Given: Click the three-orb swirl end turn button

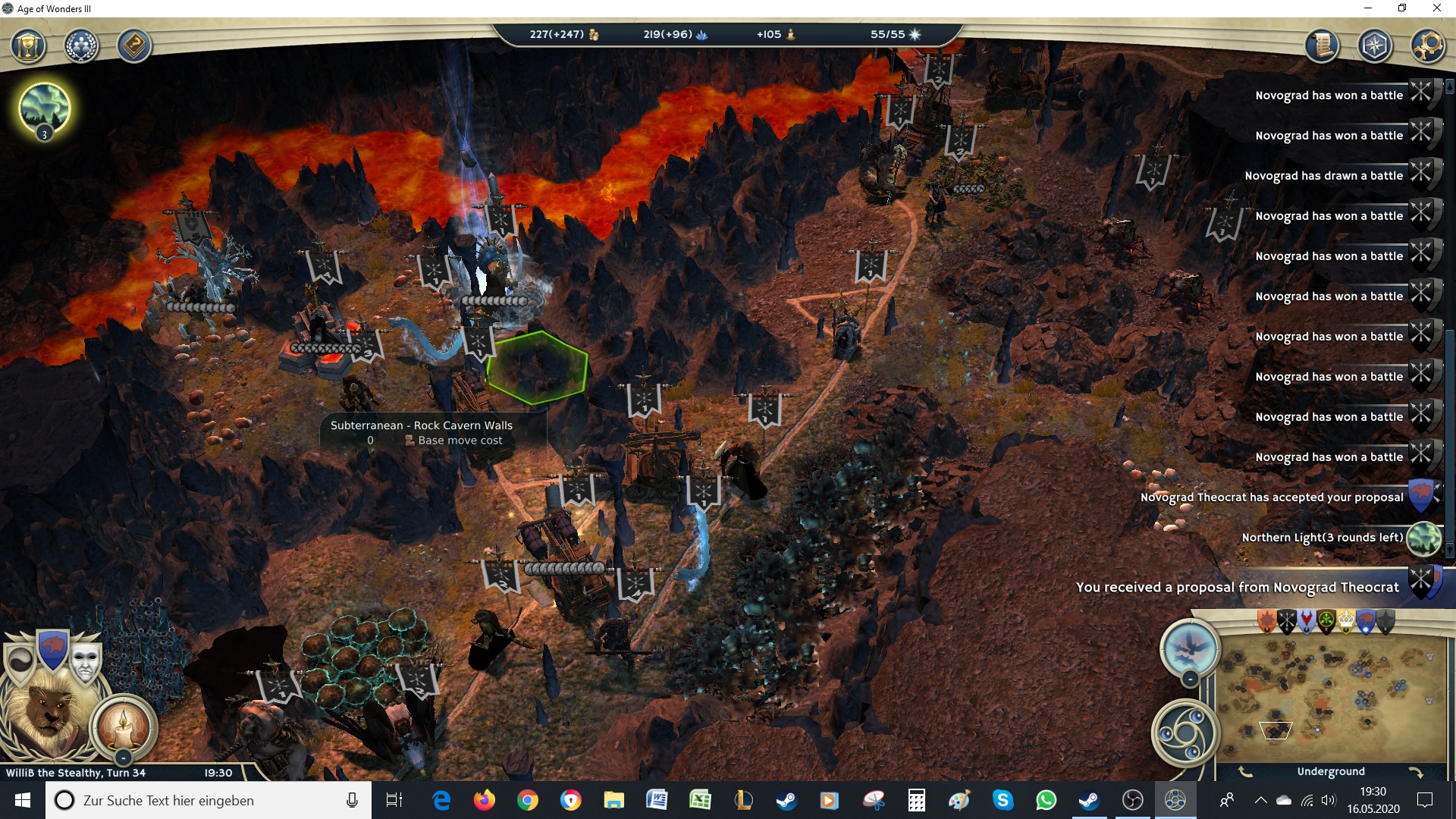Looking at the screenshot, I should (x=1185, y=733).
